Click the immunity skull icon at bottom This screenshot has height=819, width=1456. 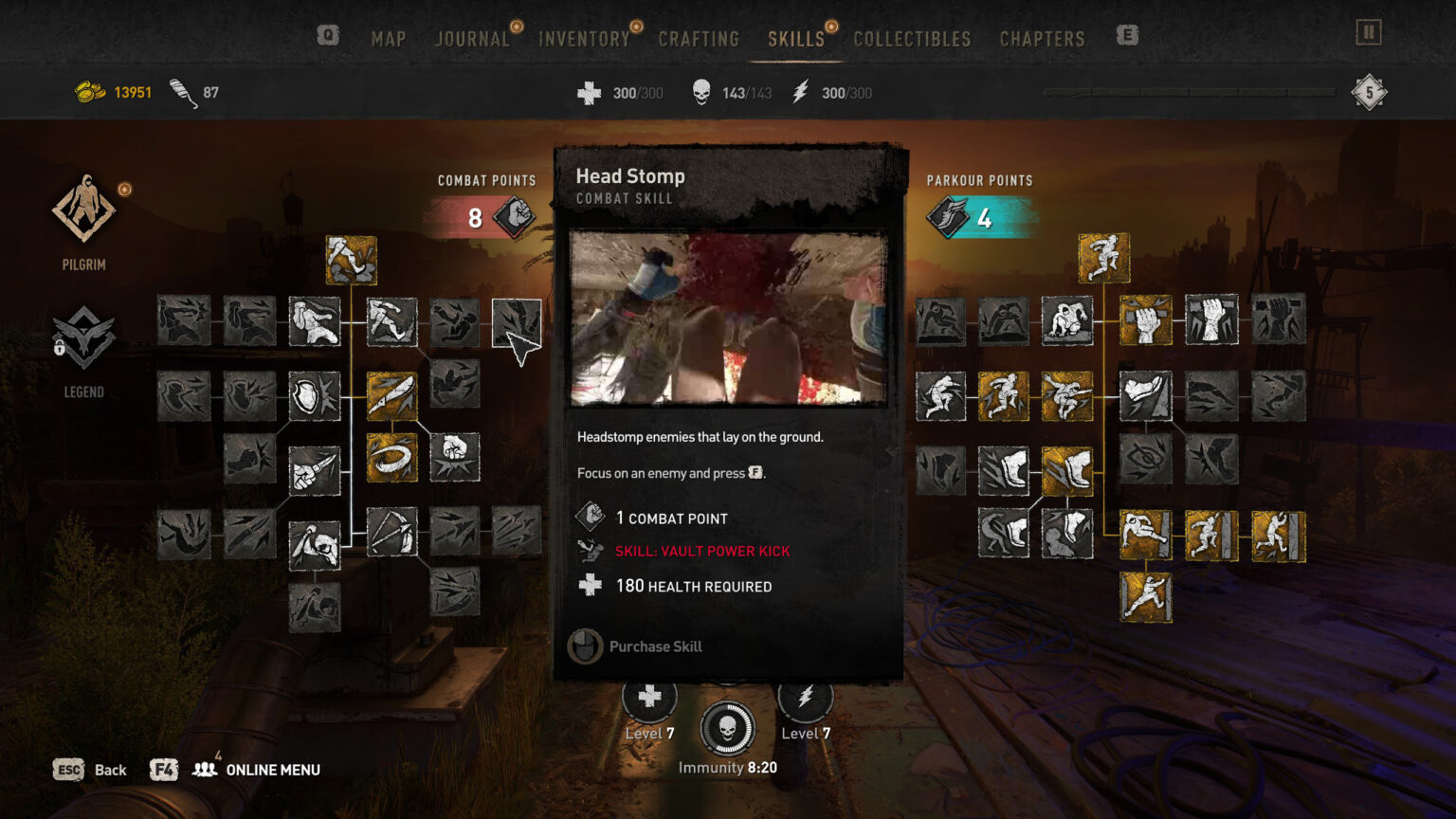tap(729, 726)
